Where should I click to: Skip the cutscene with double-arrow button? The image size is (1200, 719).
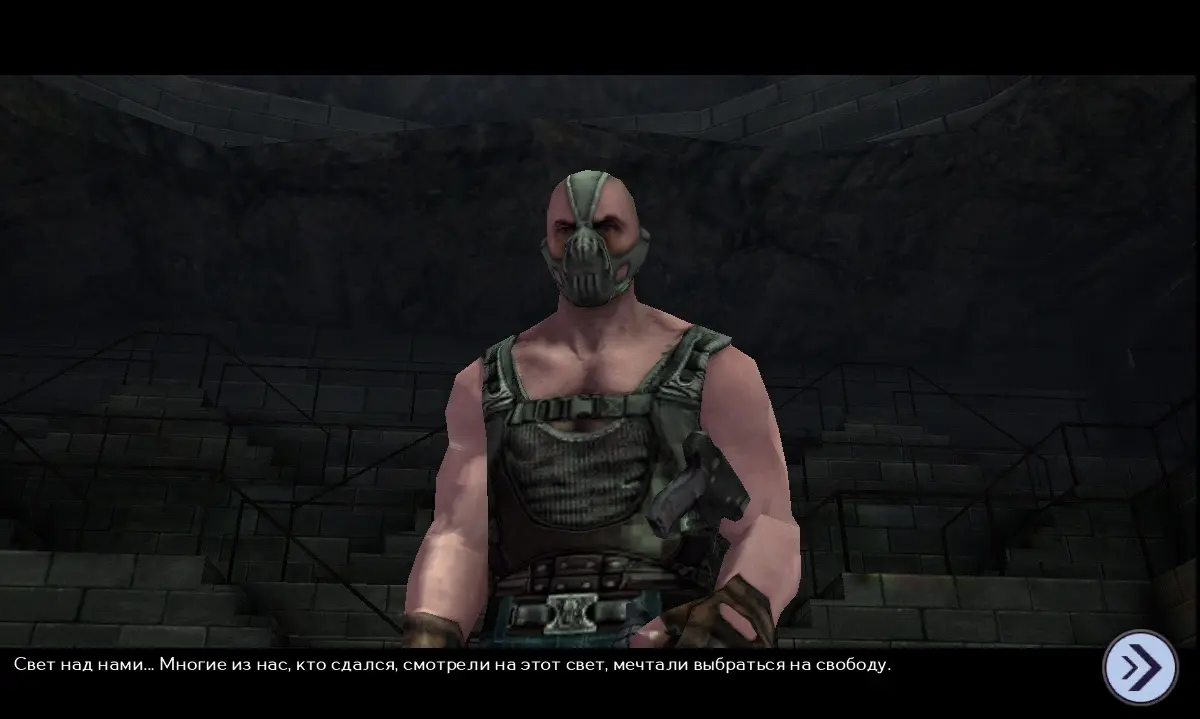click(x=1140, y=666)
